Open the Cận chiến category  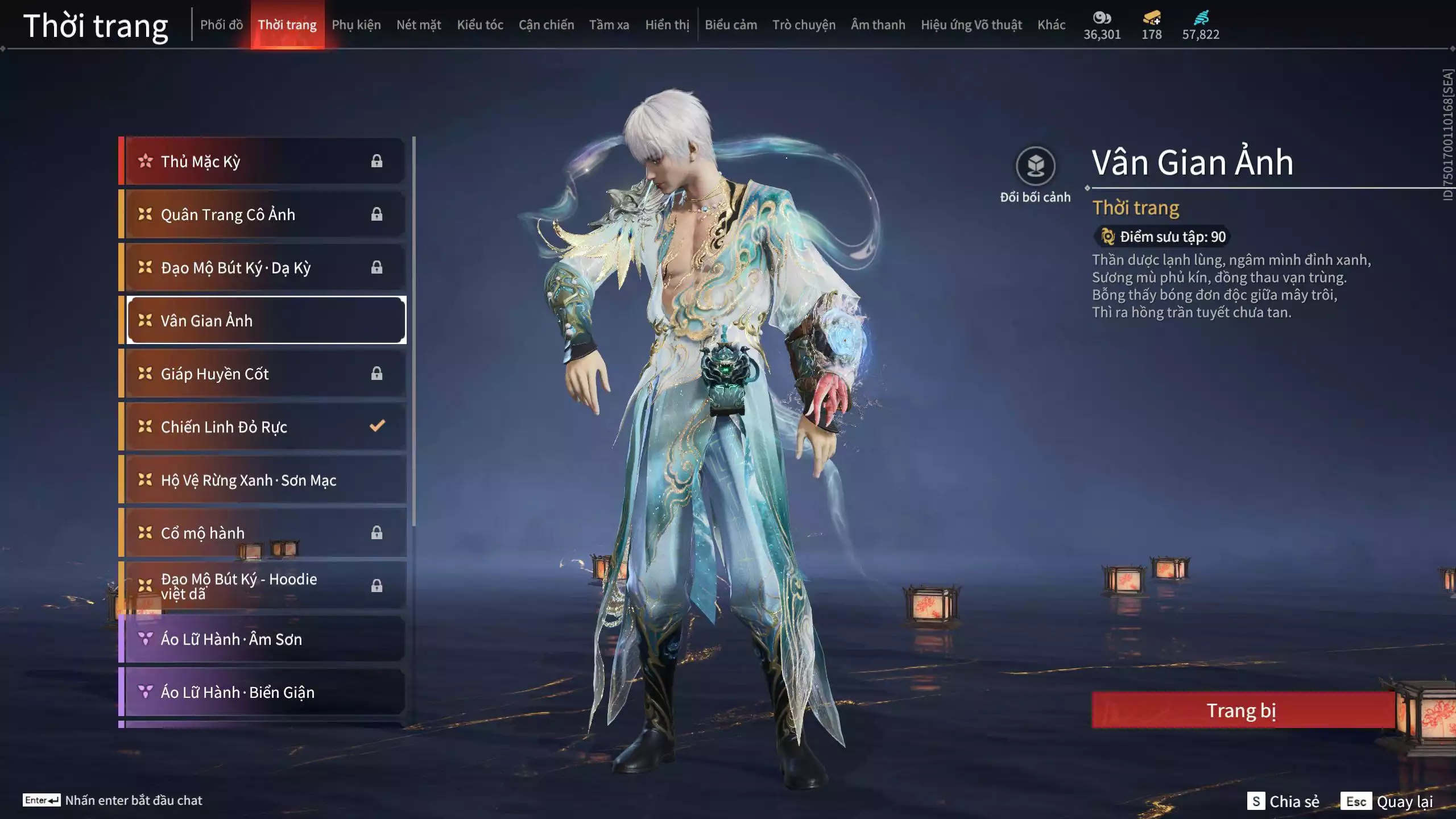click(x=546, y=25)
